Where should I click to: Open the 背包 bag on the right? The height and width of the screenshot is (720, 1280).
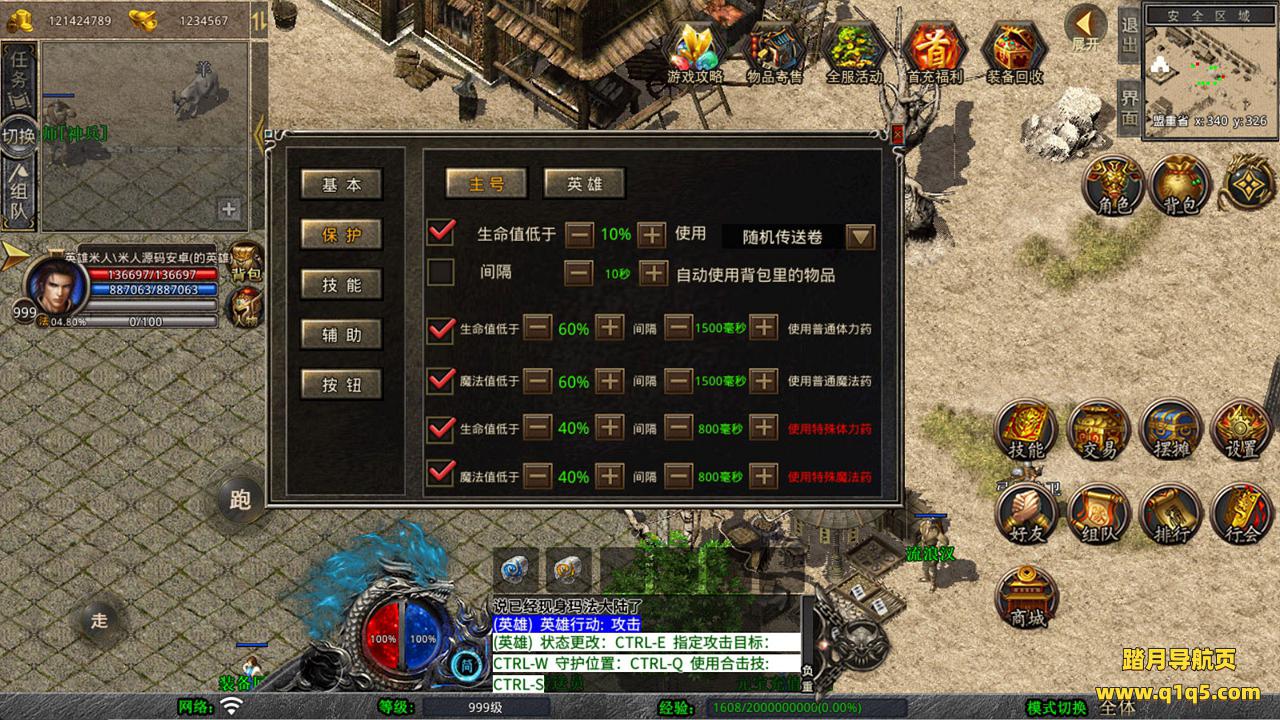coord(1180,184)
